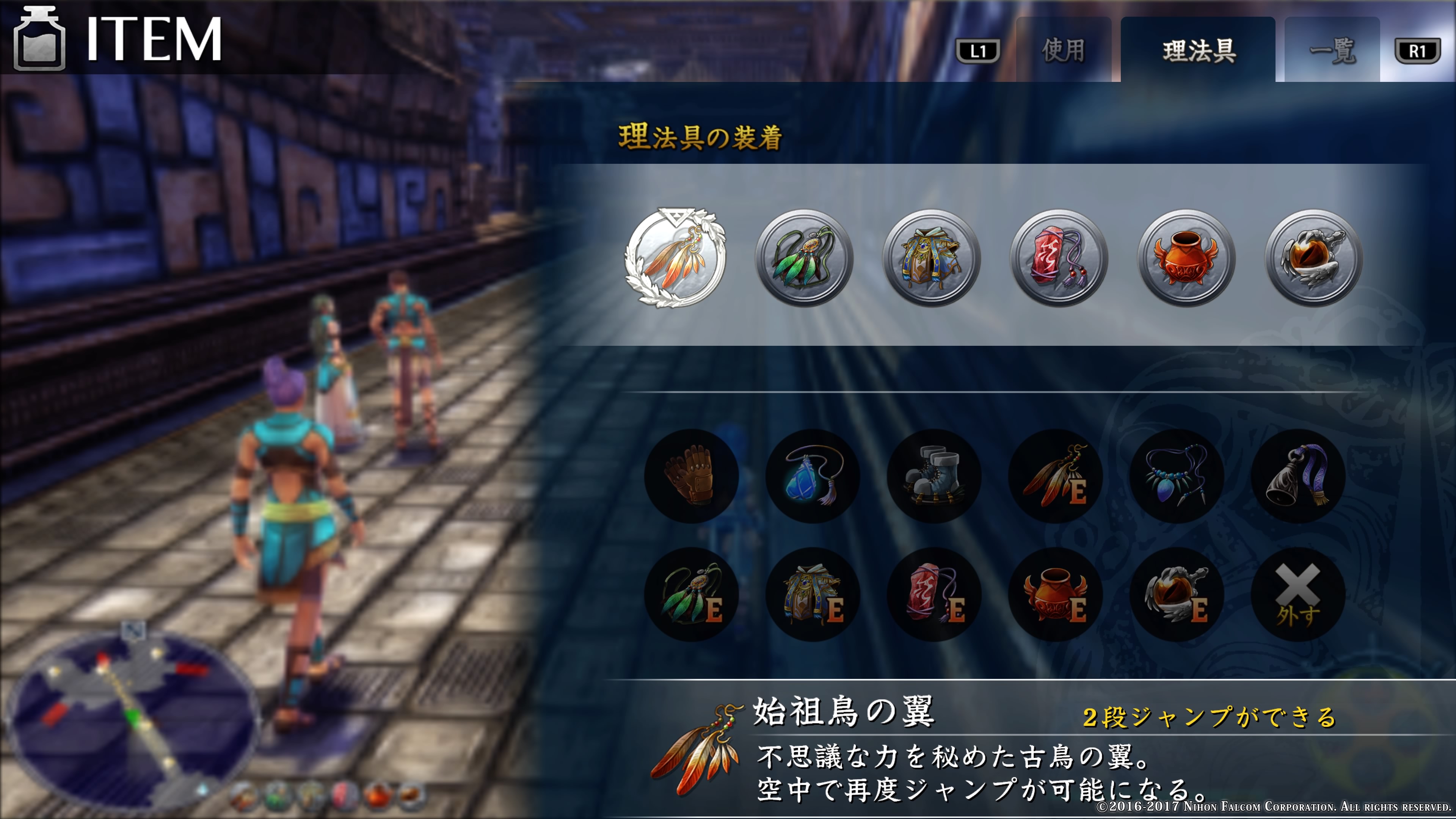Image resolution: width=1456 pixels, height=819 pixels.
Task: Select the brown leather gloves item
Action: [691, 476]
